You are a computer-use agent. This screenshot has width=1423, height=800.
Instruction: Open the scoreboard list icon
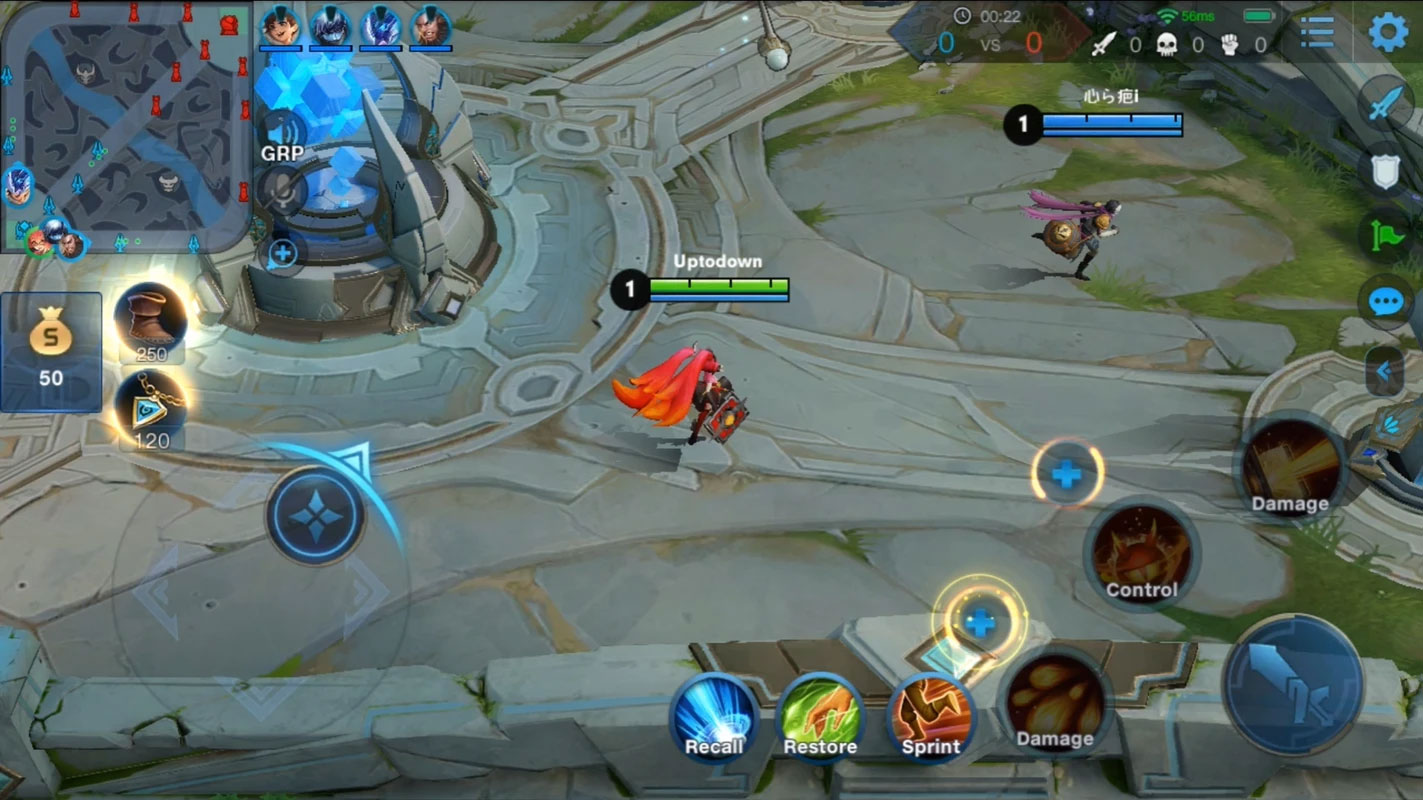pos(1317,33)
